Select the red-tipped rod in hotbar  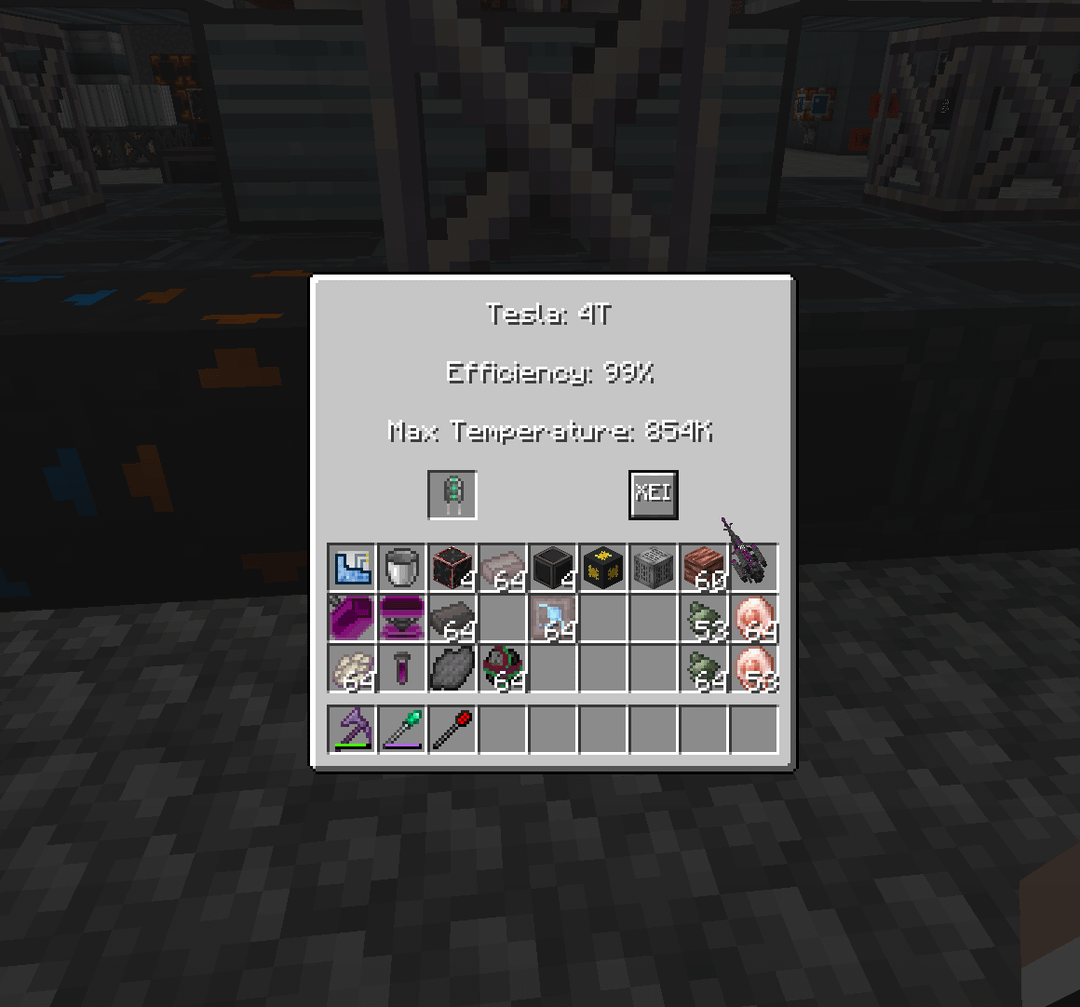(452, 729)
